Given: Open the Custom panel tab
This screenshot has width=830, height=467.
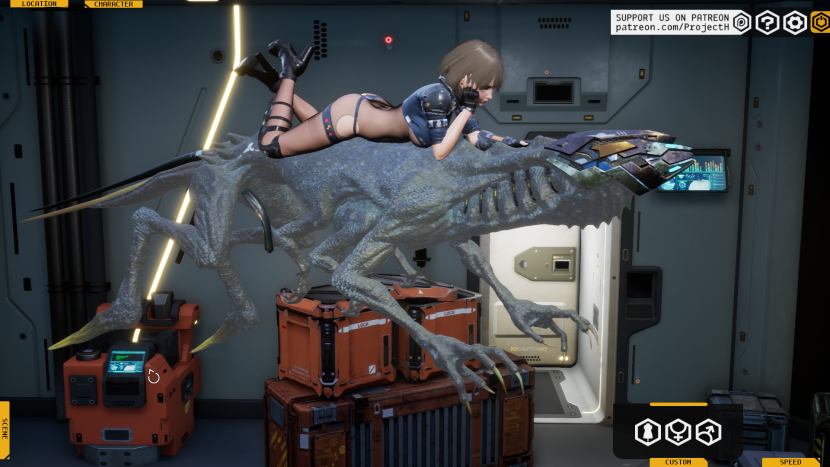Looking at the screenshot, I should tap(678, 462).
